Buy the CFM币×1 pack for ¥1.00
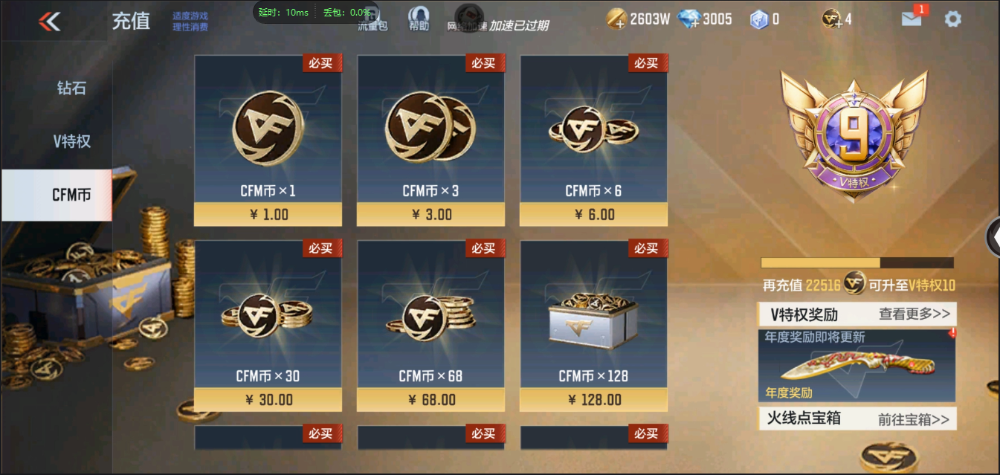The image size is (1000, 475). [x=267, y=141]
